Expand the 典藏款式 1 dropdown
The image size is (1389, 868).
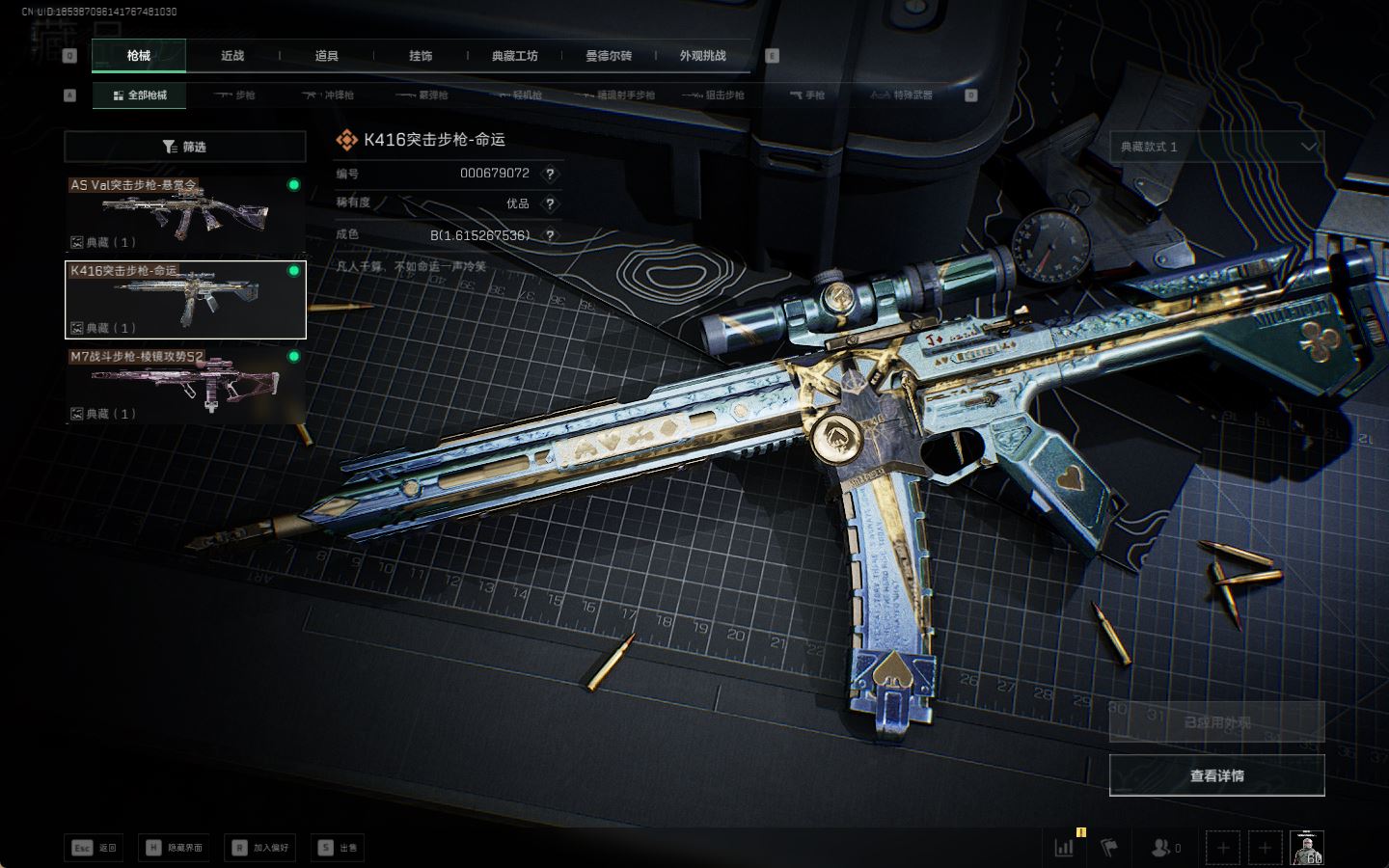(1216, 147)
